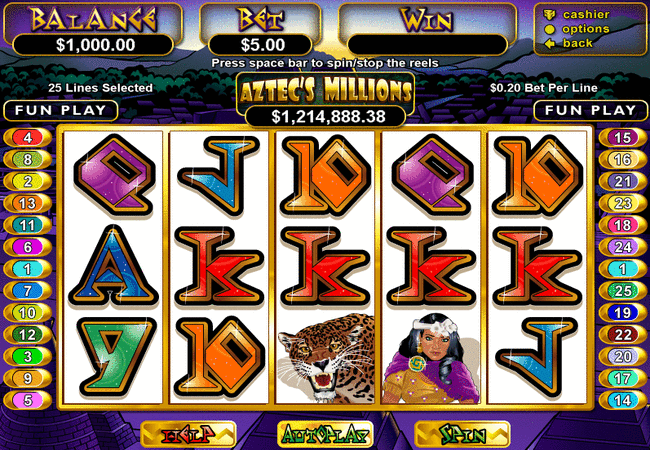Start Autoplay mode

point(324,434)
